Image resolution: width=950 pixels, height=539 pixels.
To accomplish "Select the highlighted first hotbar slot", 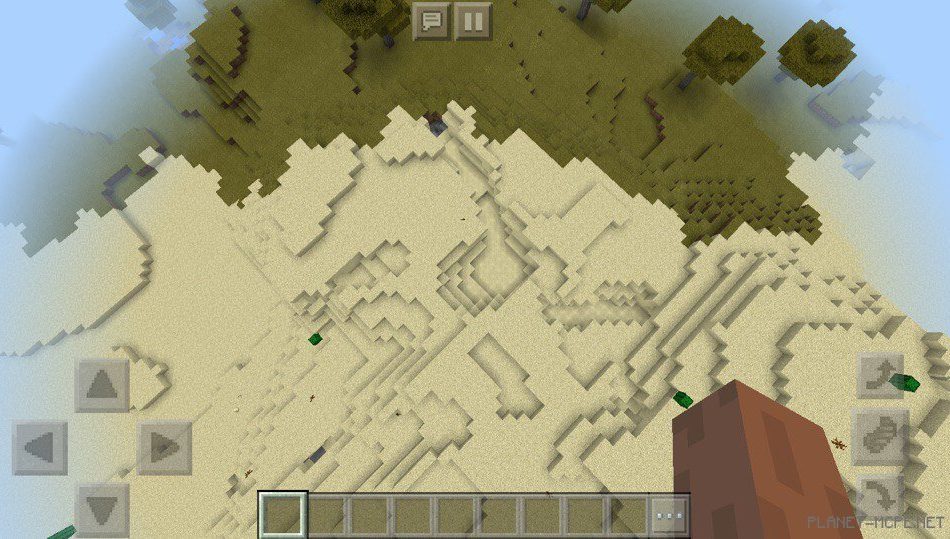I will [x=283, y=514].
